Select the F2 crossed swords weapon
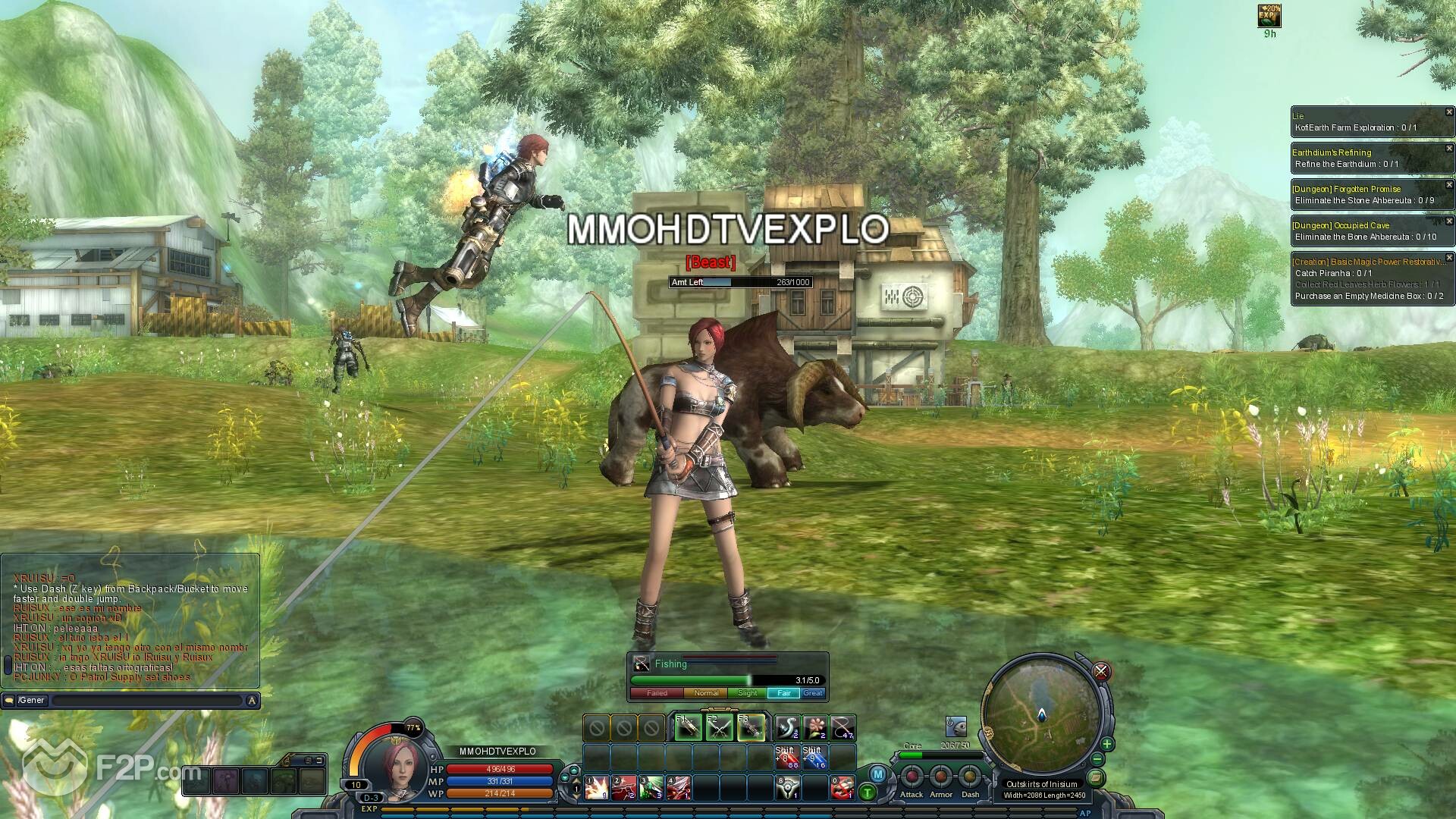The width and height of the screenshot is (1456, 819). 719,728
